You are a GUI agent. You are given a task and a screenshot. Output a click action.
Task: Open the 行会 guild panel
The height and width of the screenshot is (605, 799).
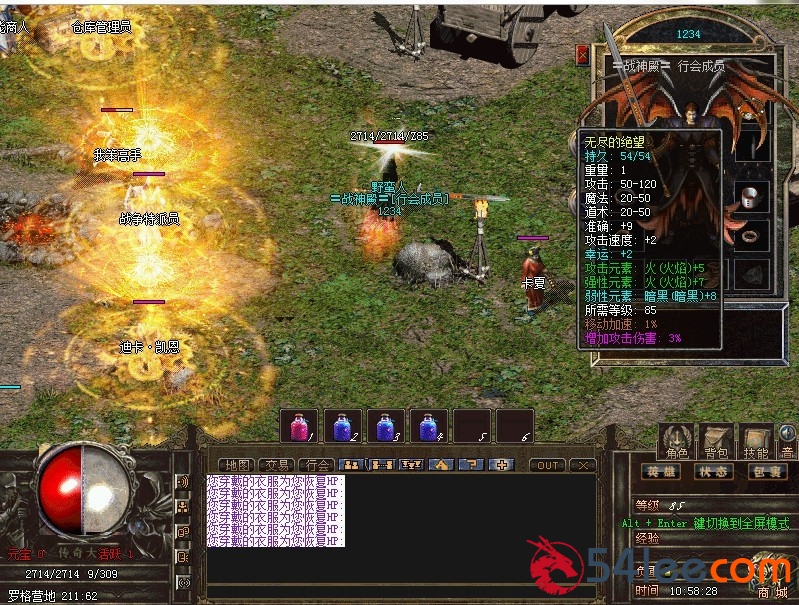(x=317, y=465)
